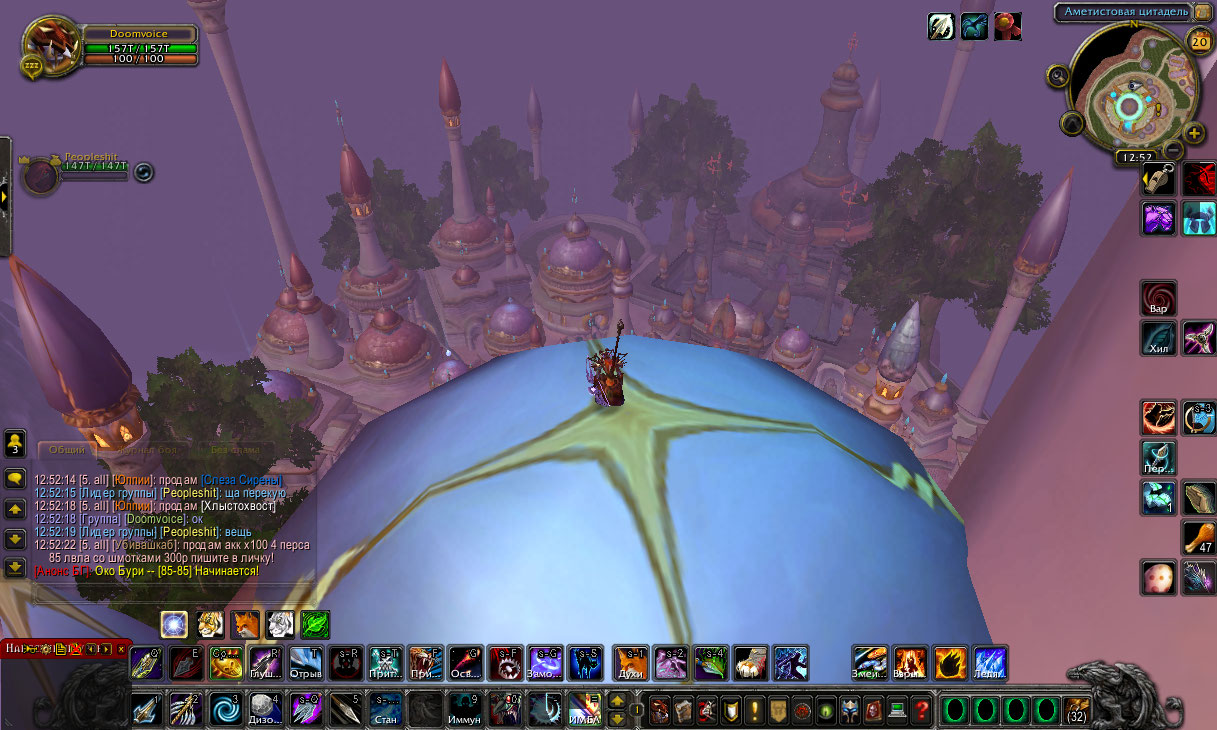Image resolution: width=1217 pixels, height=730 pixels.
Task: Zoom in the minimap with plus button
Action: (1194, 133)
